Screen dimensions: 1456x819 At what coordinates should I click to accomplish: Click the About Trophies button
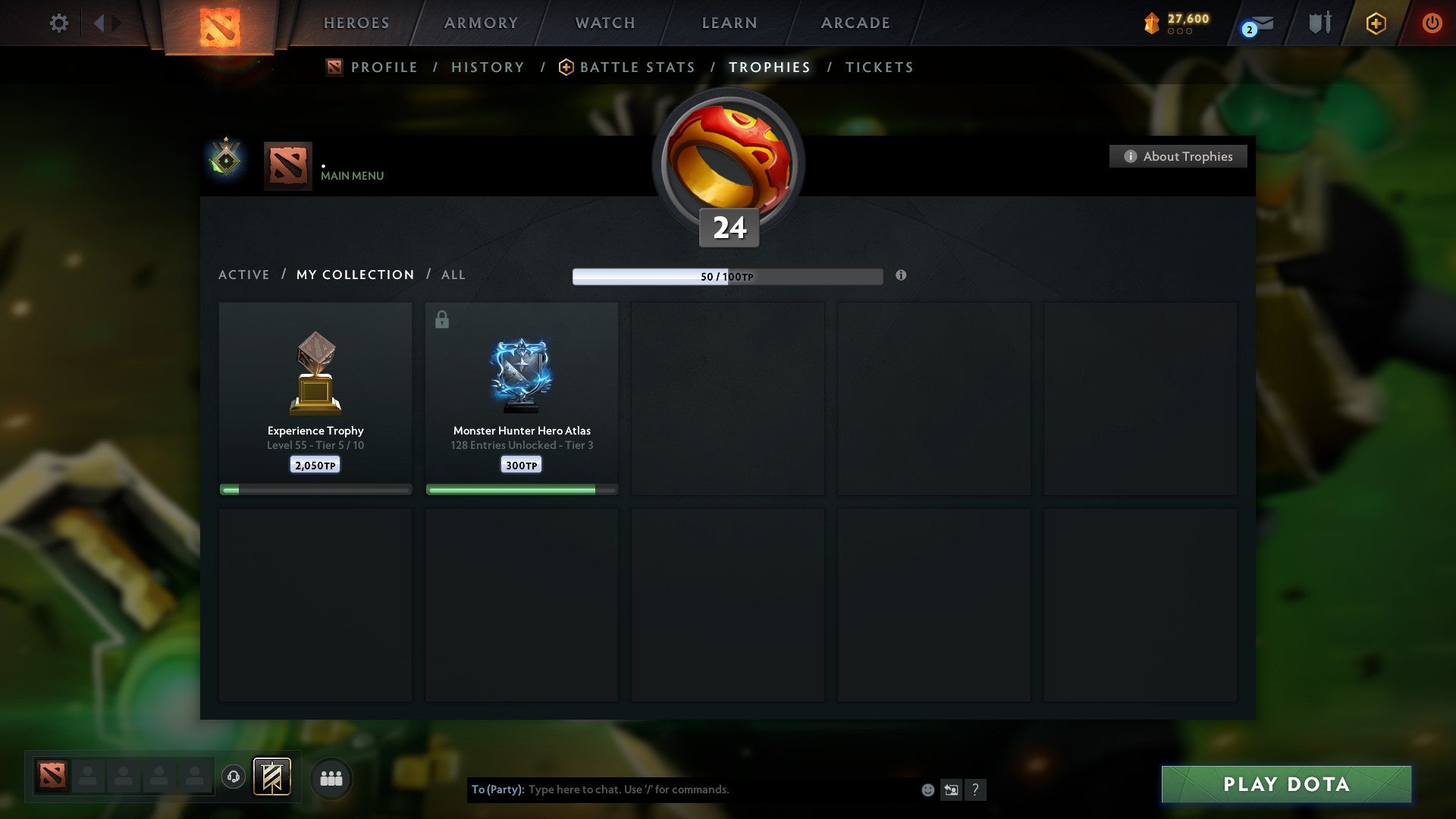(x=1178, y=156)
